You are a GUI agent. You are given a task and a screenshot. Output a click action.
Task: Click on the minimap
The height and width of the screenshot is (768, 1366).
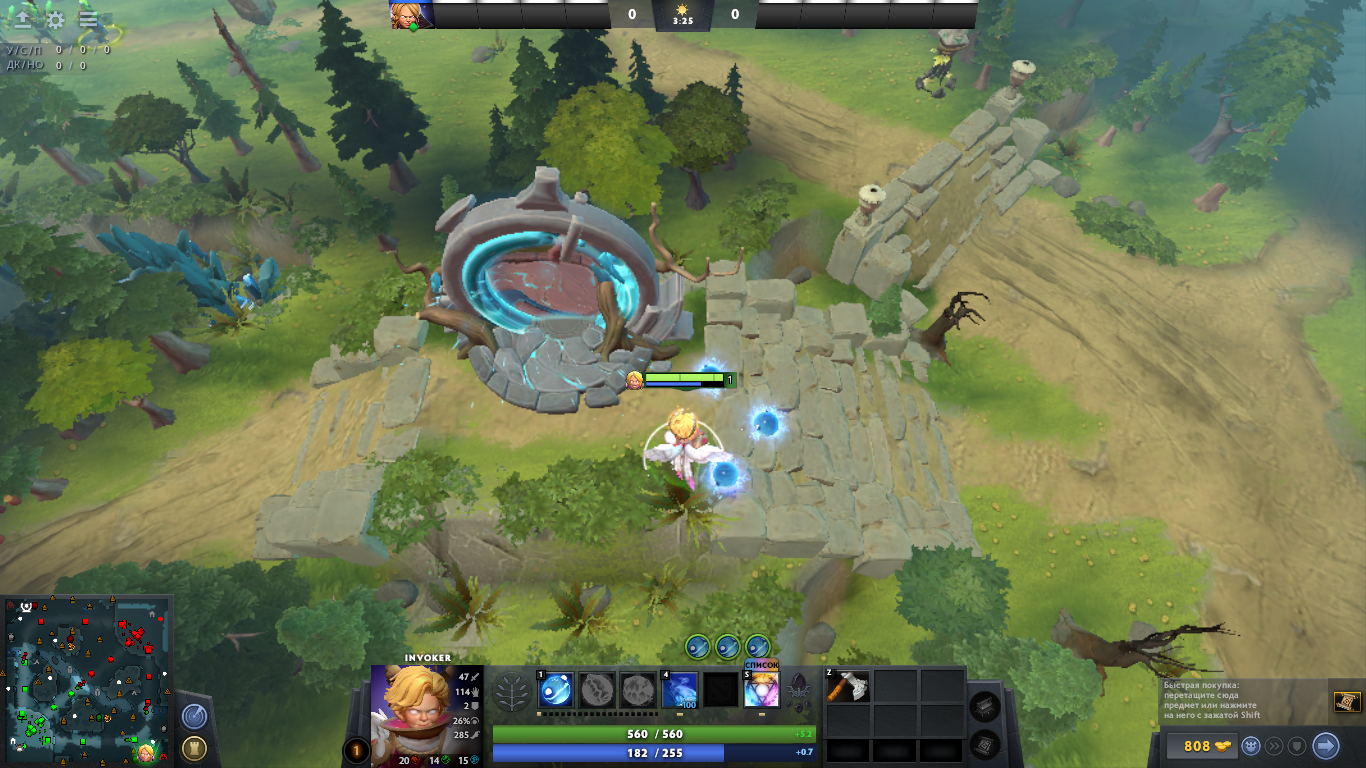[87, 681]
